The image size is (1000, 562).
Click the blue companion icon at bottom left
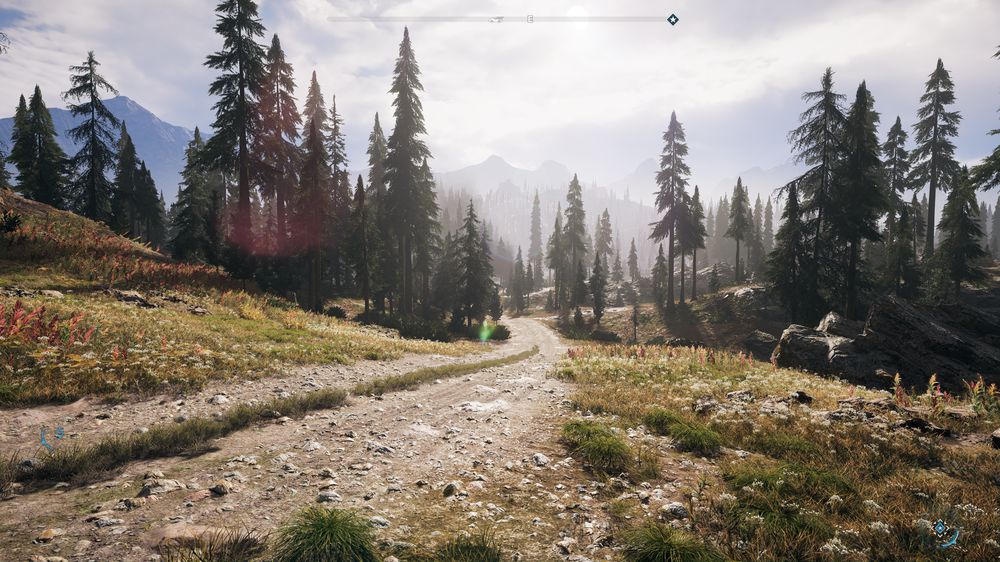50,435
